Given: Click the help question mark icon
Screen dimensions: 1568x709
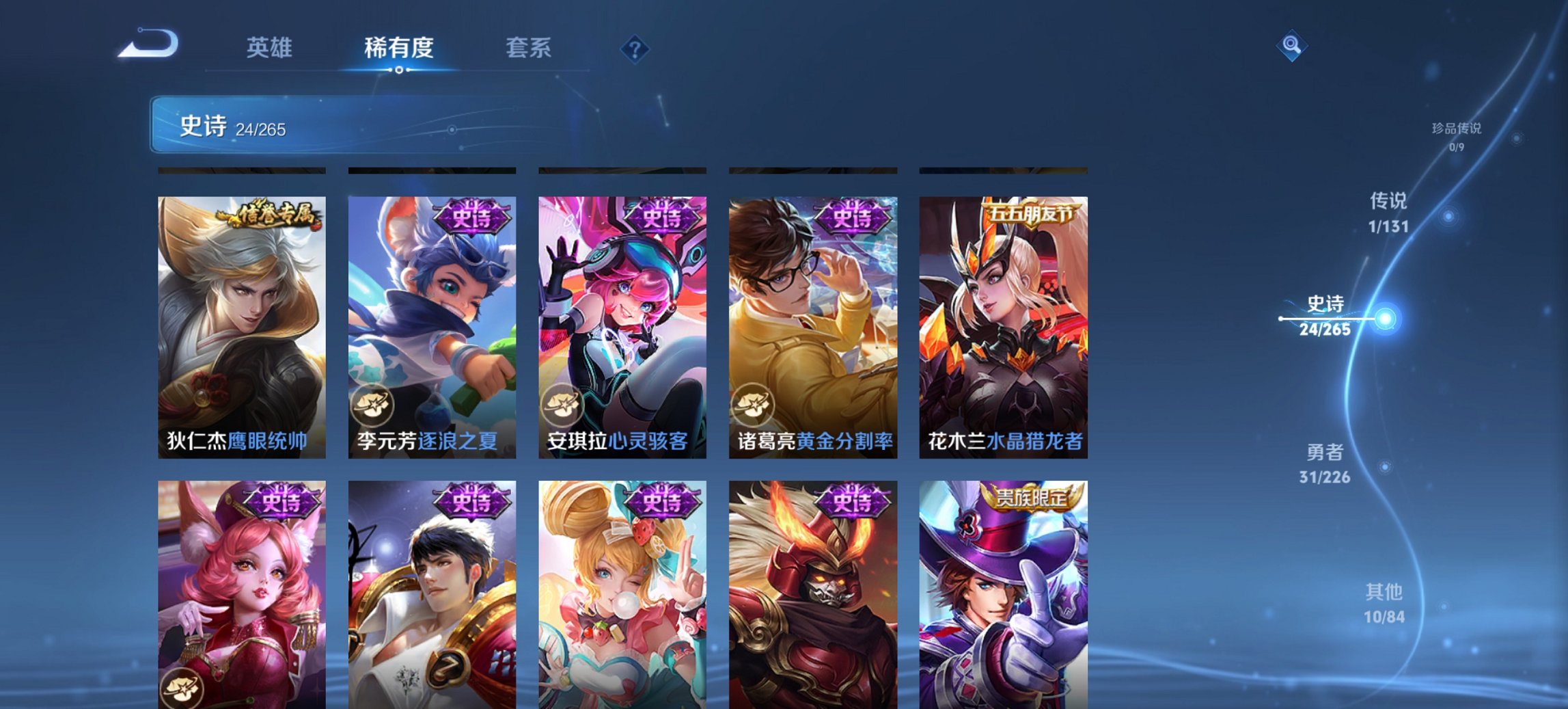Looking at the screenshot, I should click(636, 49).
